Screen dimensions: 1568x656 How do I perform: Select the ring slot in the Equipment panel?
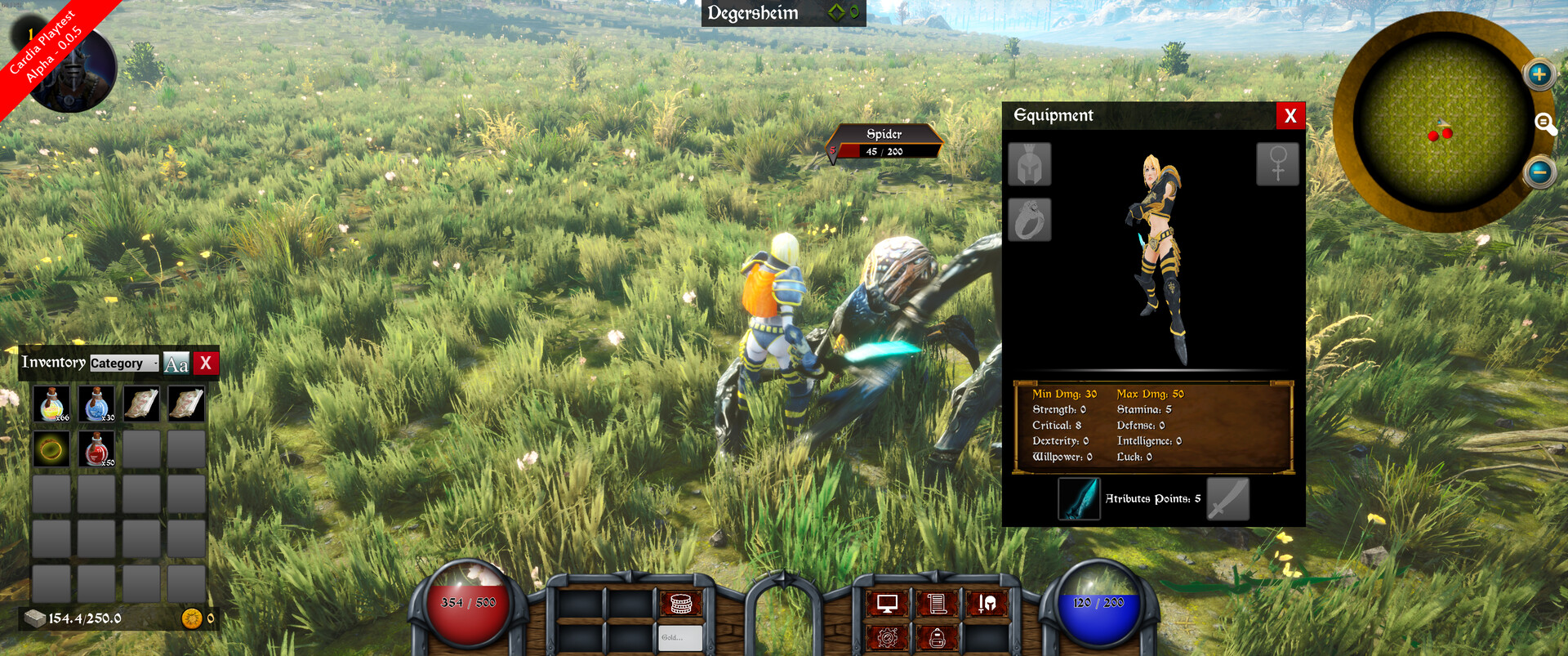(1031, 220)
